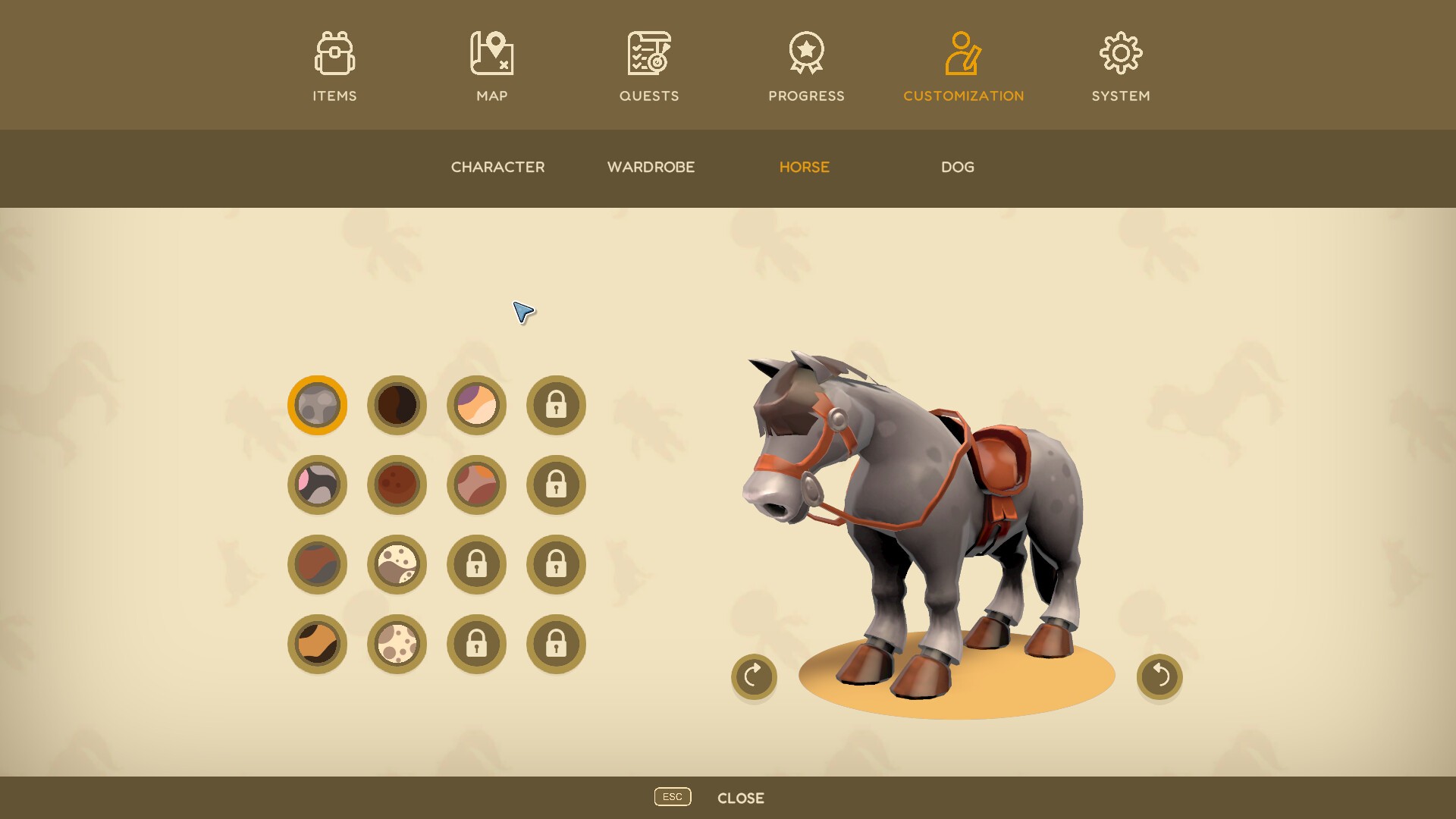Rotate the horse preview with right arrow button
The width and height of the screenshot is (1456, 819).
(x=1159, y=676)
